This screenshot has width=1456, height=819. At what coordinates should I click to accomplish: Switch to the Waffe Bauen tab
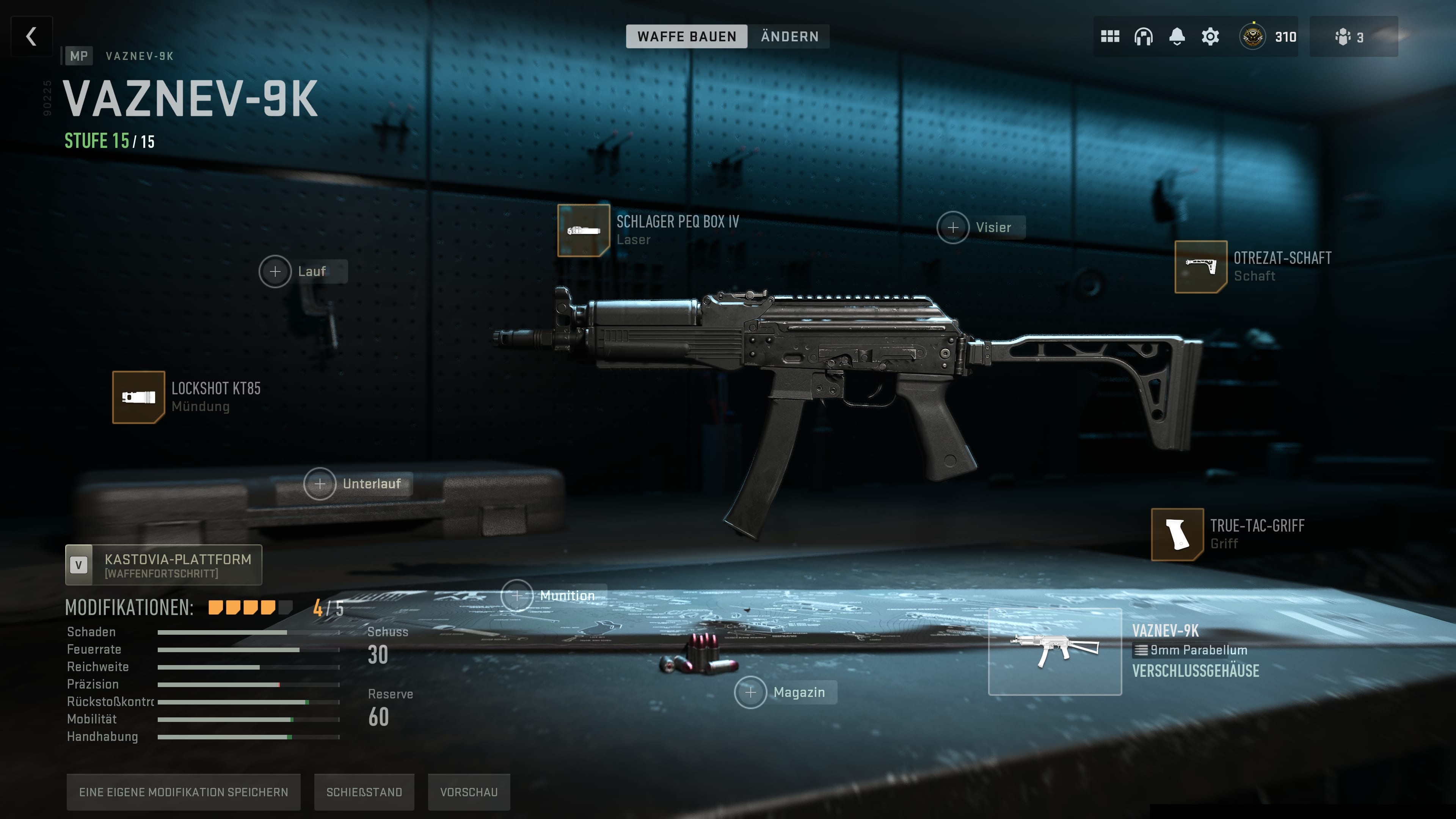[x=686, y=37]
